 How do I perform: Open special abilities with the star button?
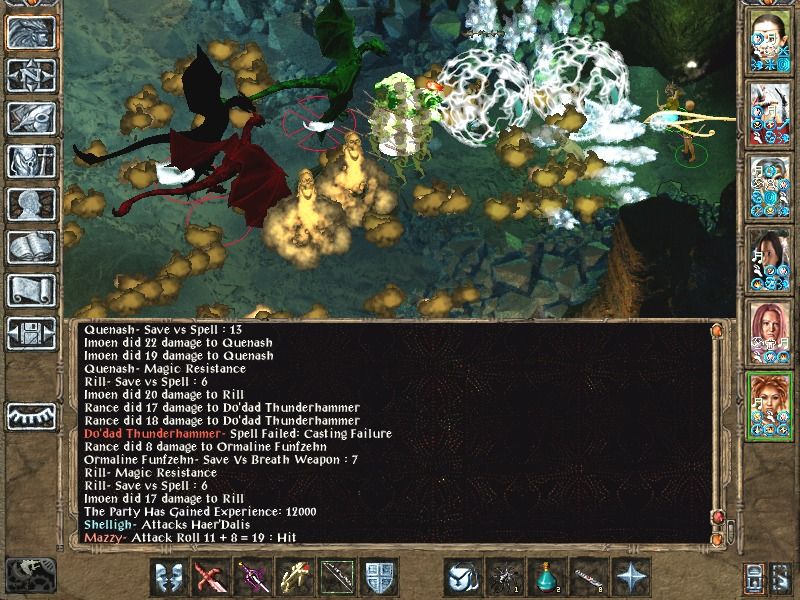pos(632,578)
